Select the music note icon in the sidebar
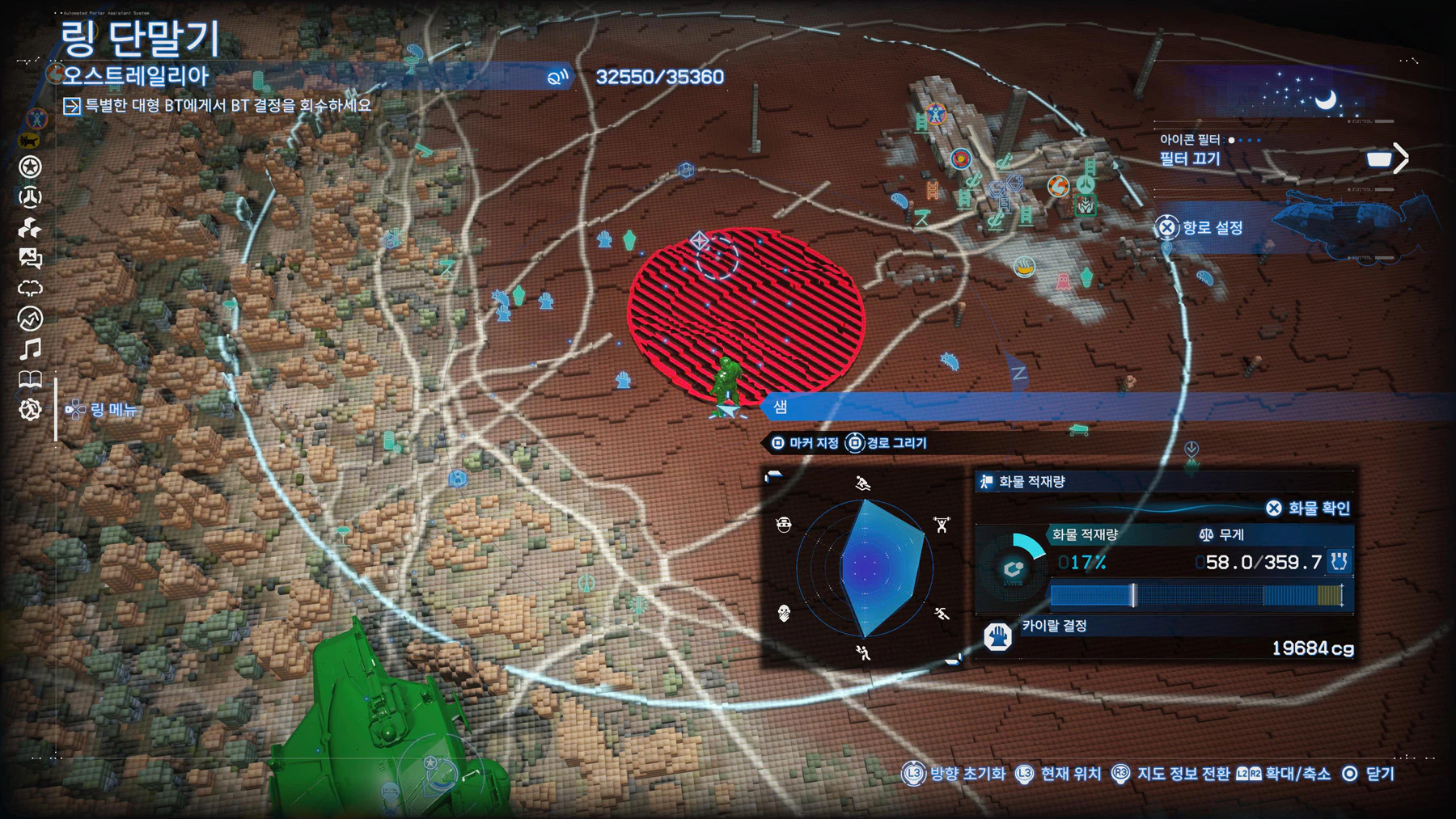1456x819 pixels. point(30,349)
